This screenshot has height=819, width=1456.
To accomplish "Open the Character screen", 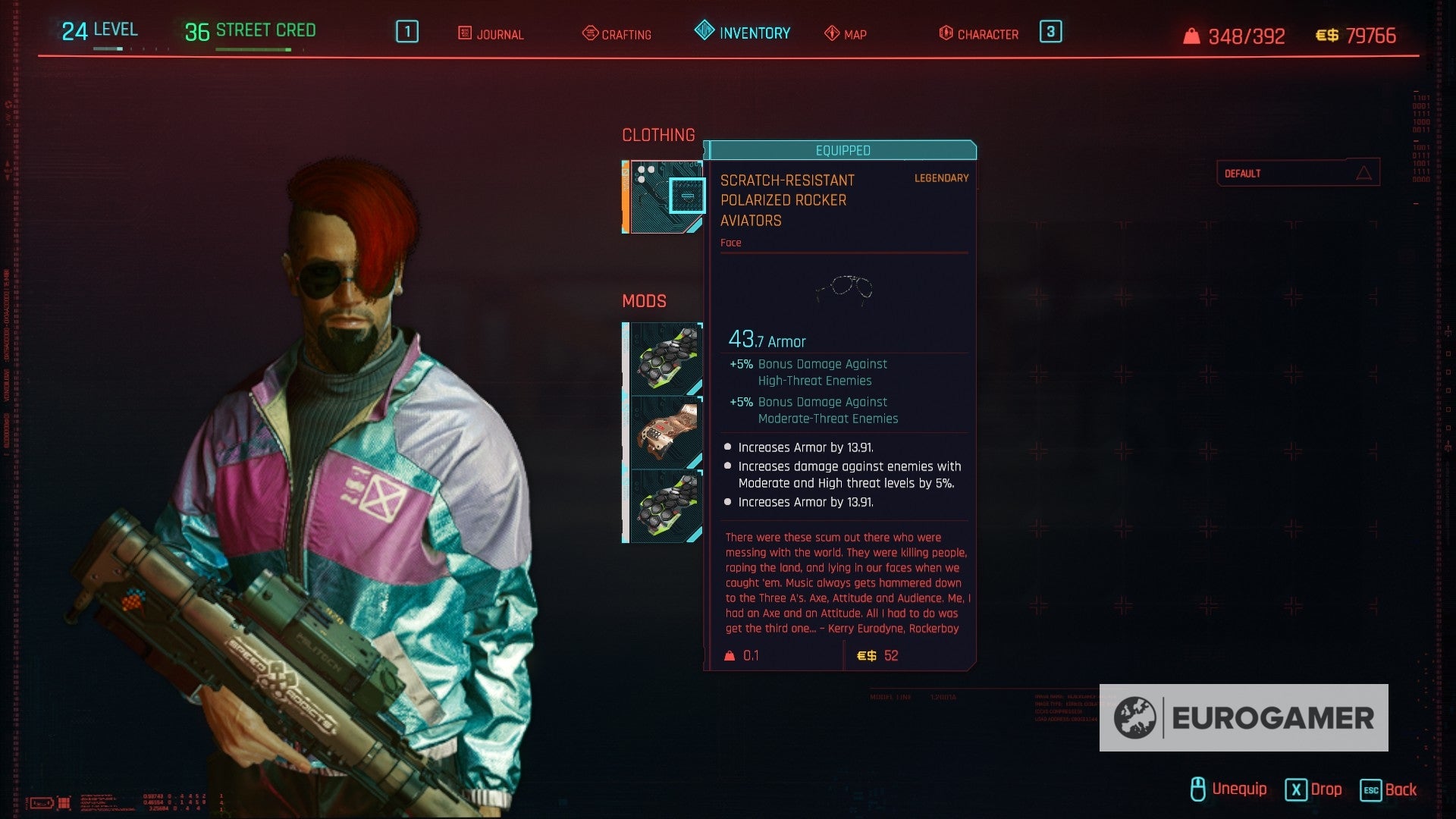I will [978, 34].
